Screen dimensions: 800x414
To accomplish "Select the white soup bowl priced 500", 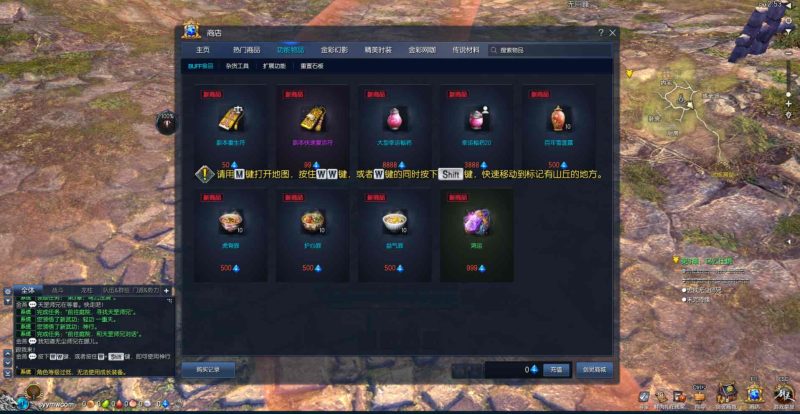I will [x=394, y=221].
